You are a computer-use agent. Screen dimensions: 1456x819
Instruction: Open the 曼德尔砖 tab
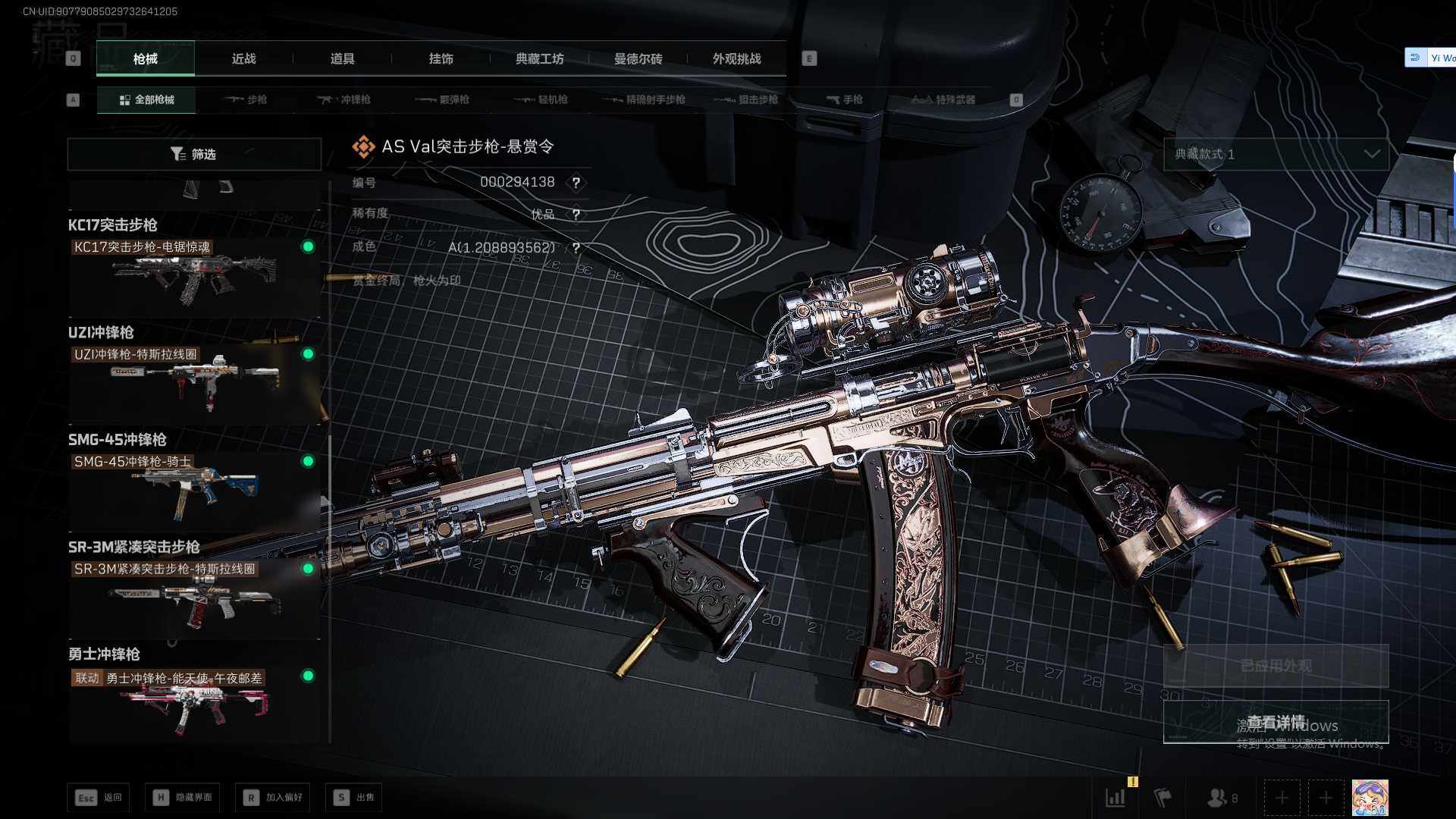point(638,58)
